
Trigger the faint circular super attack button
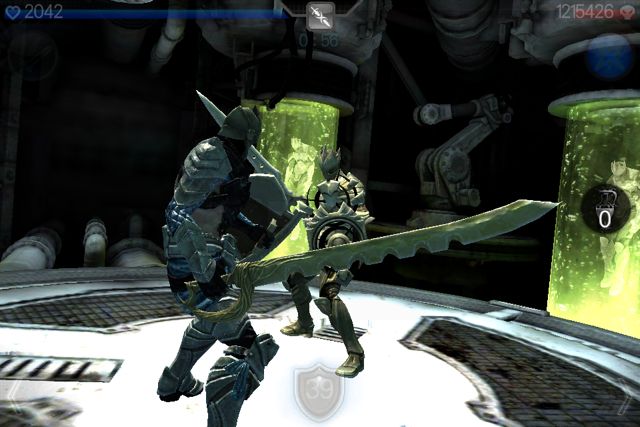(x=32, y=55)
